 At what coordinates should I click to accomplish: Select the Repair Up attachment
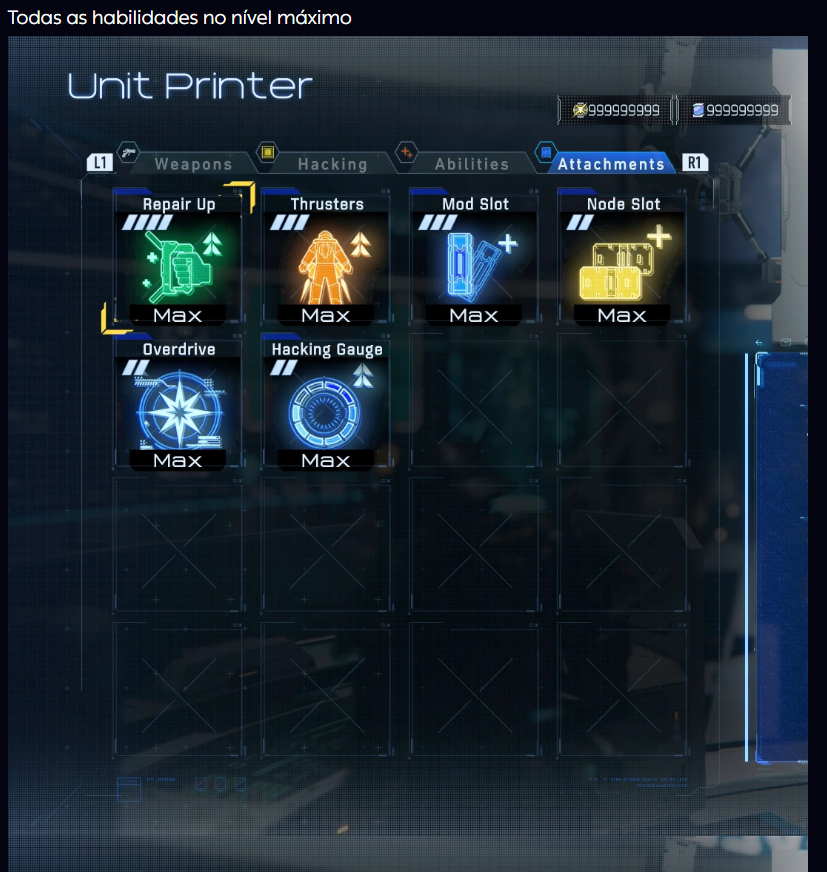[x=178, y=259]
